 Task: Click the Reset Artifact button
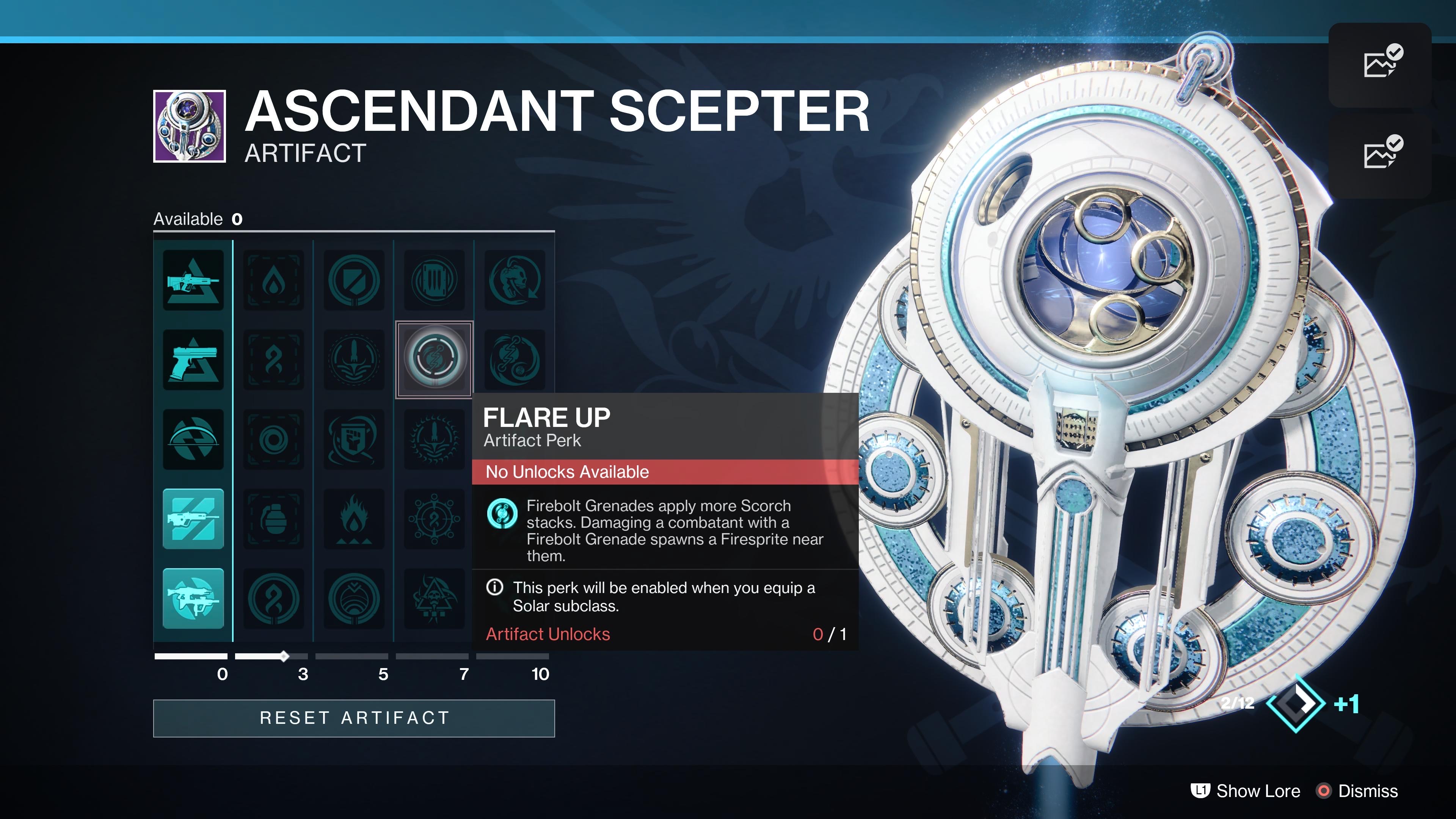click(354, 718)
